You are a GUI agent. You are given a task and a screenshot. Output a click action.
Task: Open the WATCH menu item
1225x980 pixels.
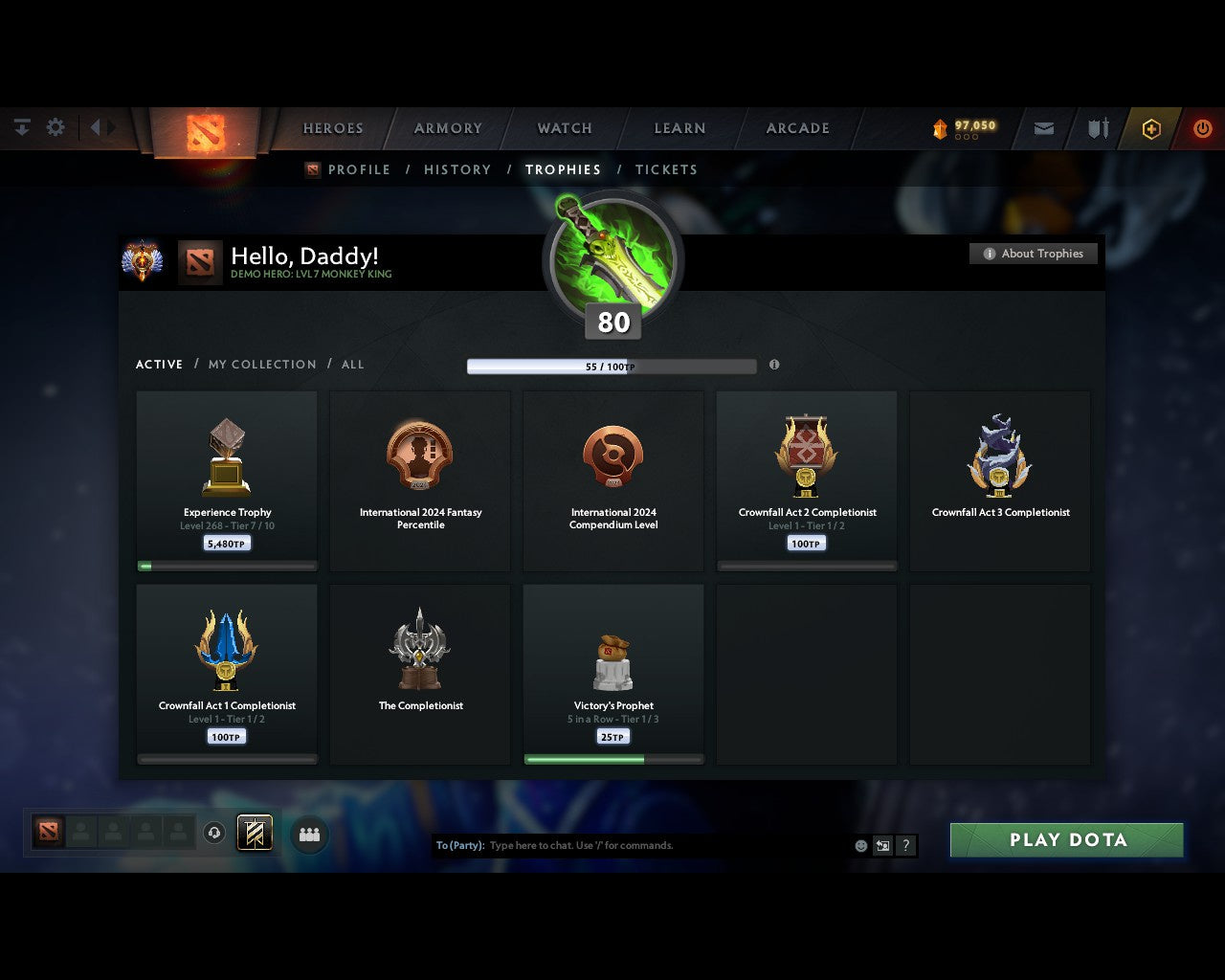(x=564, y=128)
